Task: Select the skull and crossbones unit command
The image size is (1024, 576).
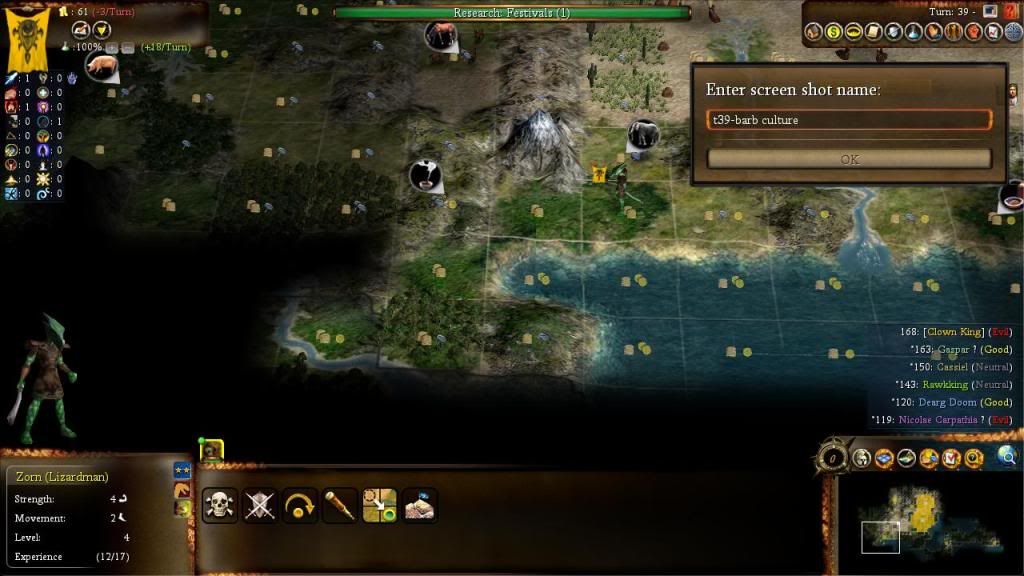Action: (219, 505)
